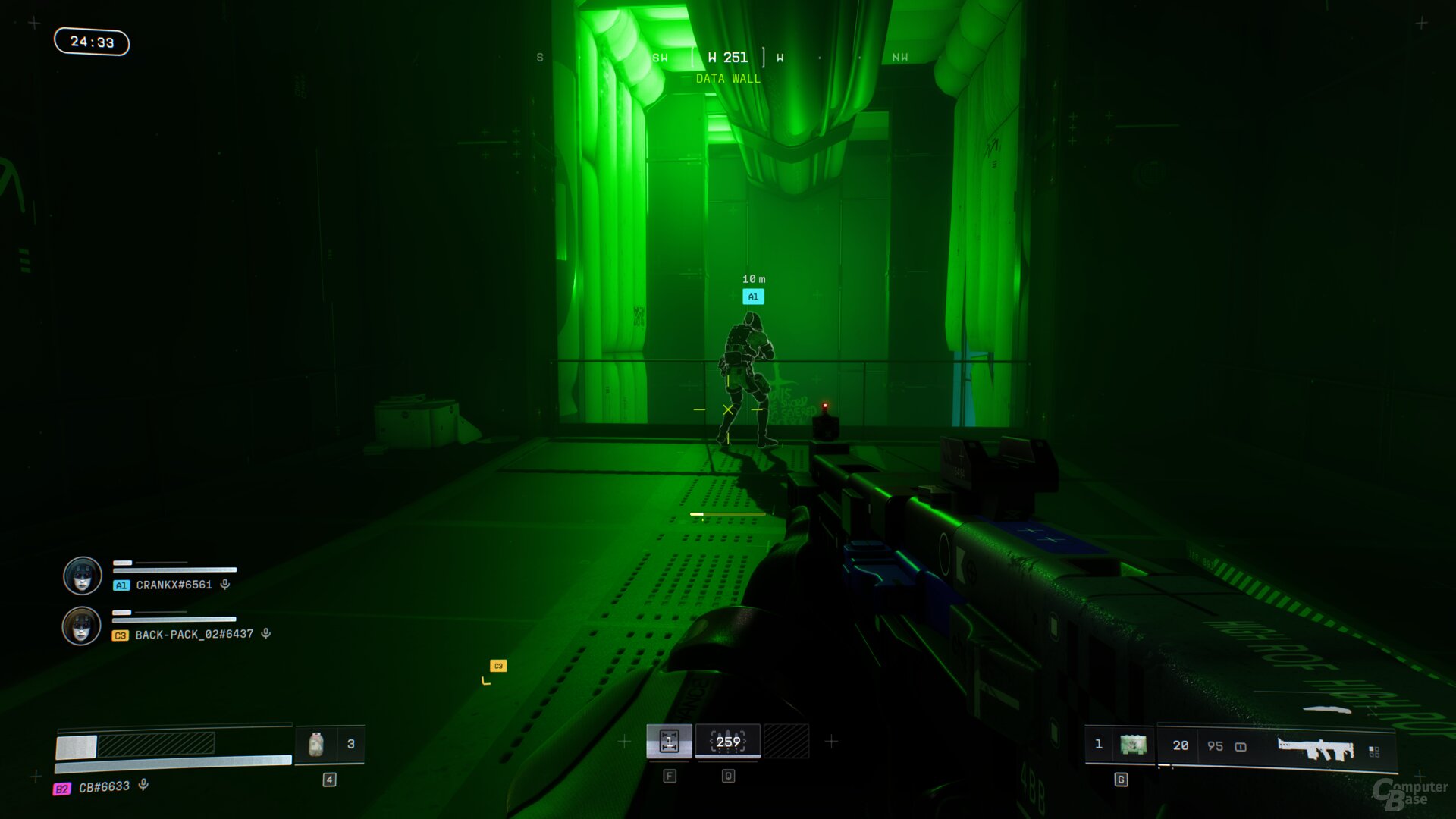Click BACK-PACK_02#6437's squad portrait
Viewport: 1456px width, 819px height.
(x=82, y=626)
